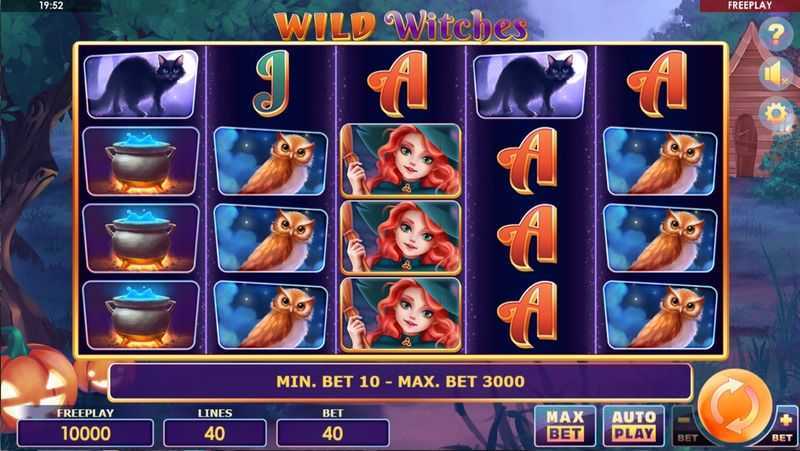Spin the reels with the orange button

tap(731, 410)
